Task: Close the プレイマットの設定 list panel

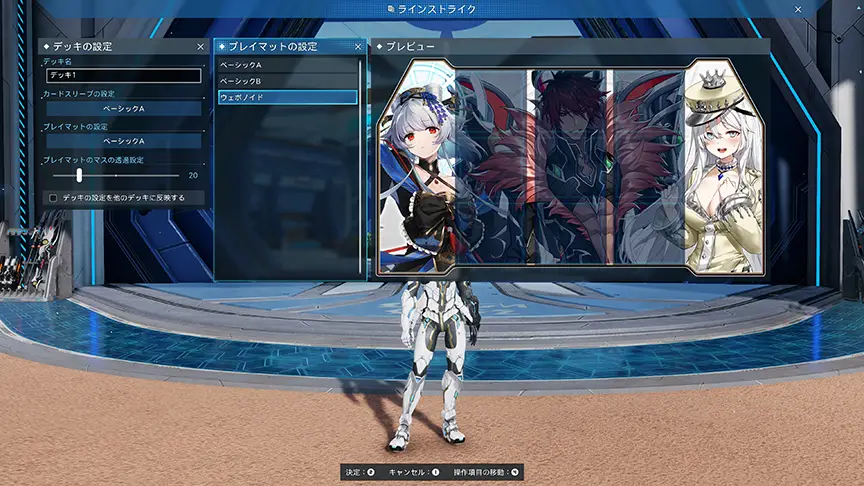Action: (358, 47)
